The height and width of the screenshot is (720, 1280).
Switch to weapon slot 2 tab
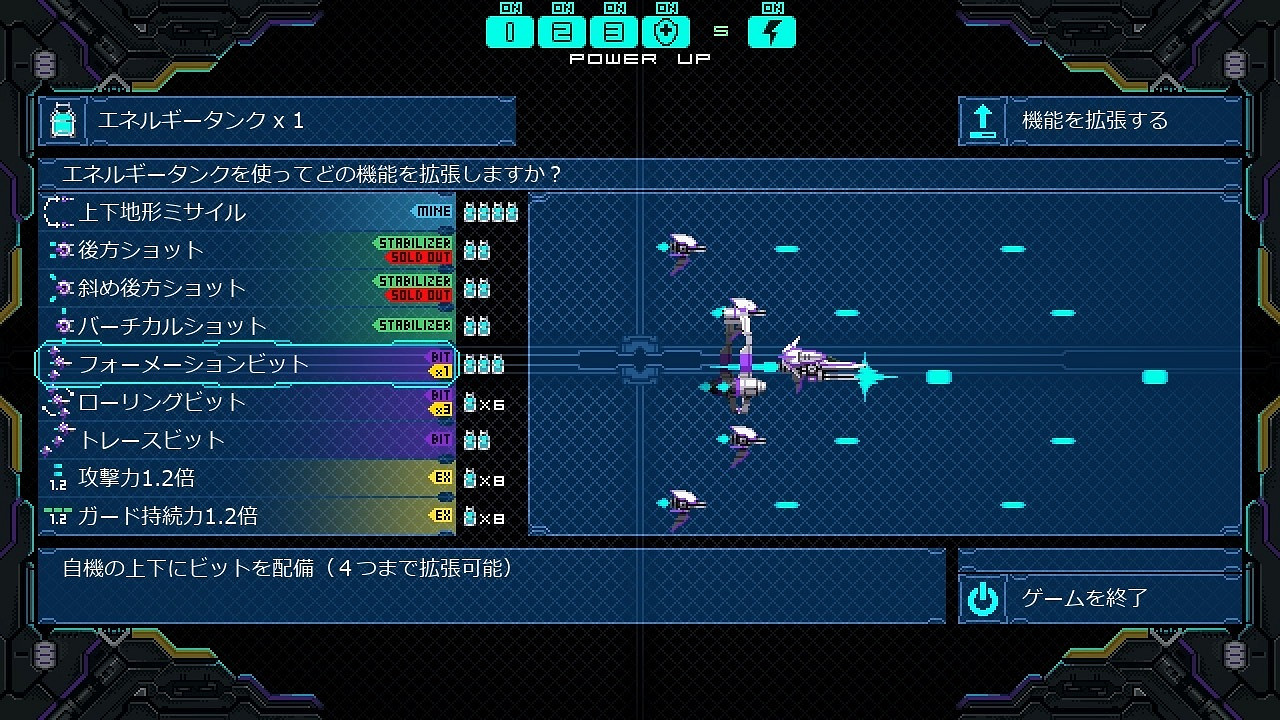(562, 32)
